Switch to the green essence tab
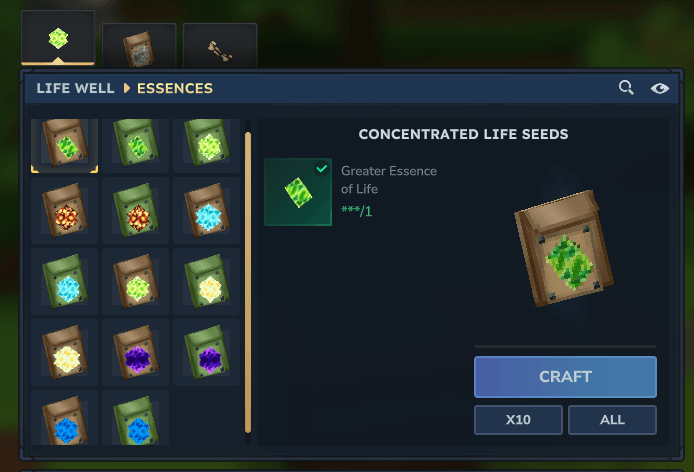Viewport: 694px width, 472px height. pyautogui.click(x=58, y=40)
